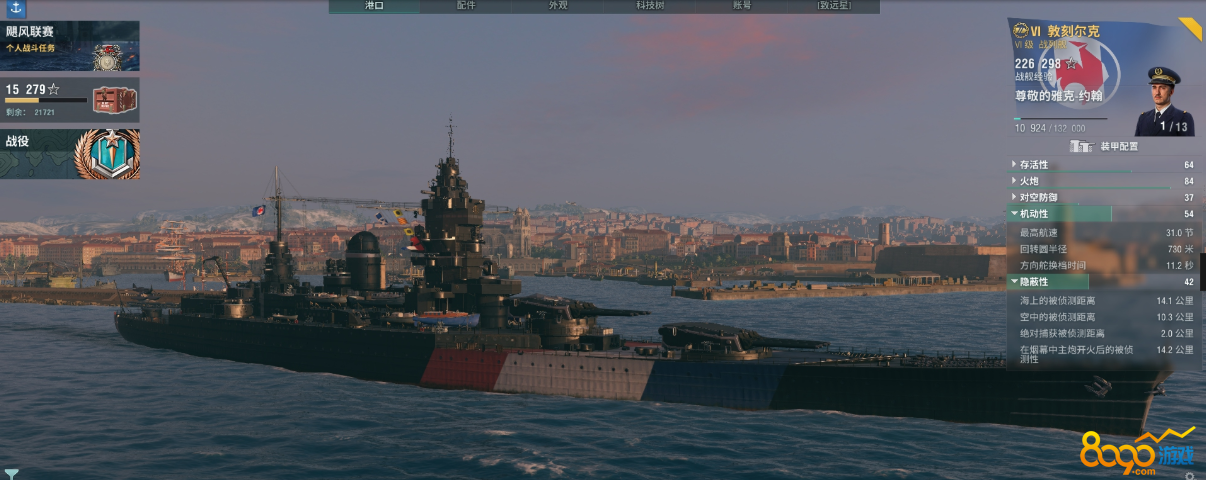Switch to the 港口 (Port) tab
The width and height of the screenshot is (1206, 480).
point(374,6)
